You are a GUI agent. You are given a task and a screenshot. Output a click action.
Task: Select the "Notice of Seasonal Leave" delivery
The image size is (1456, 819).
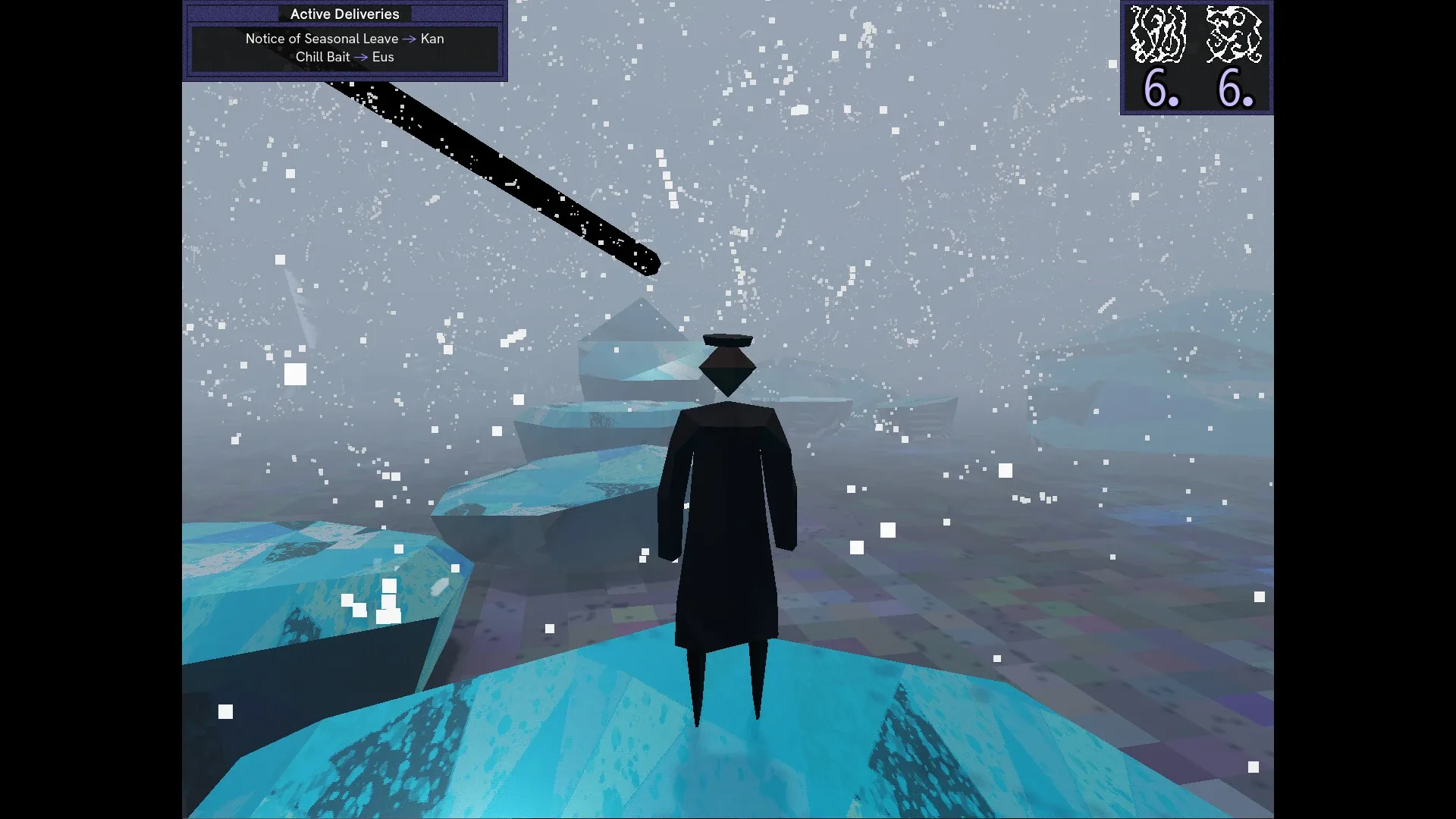322,39
